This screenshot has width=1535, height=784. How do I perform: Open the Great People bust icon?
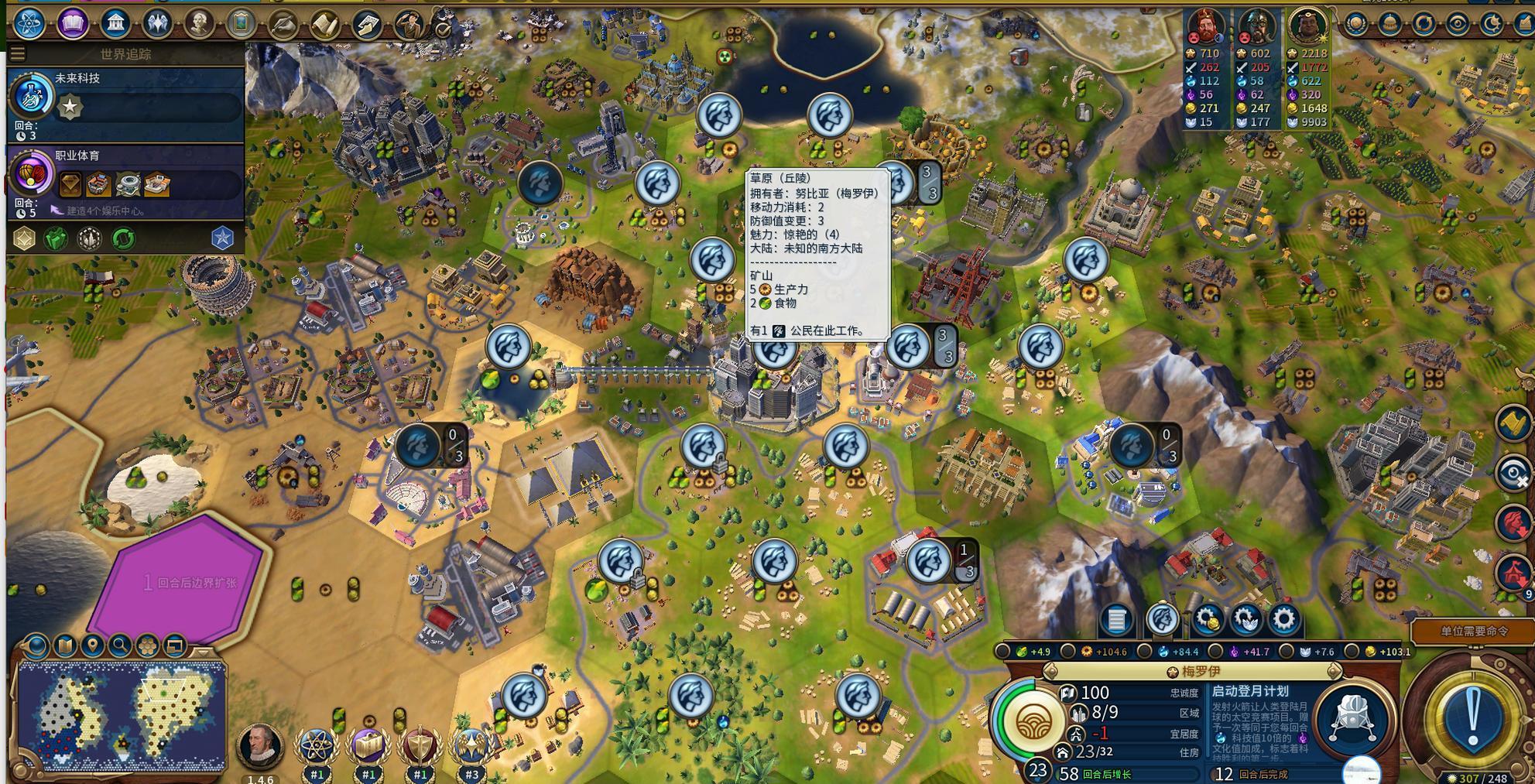[199, 23]
